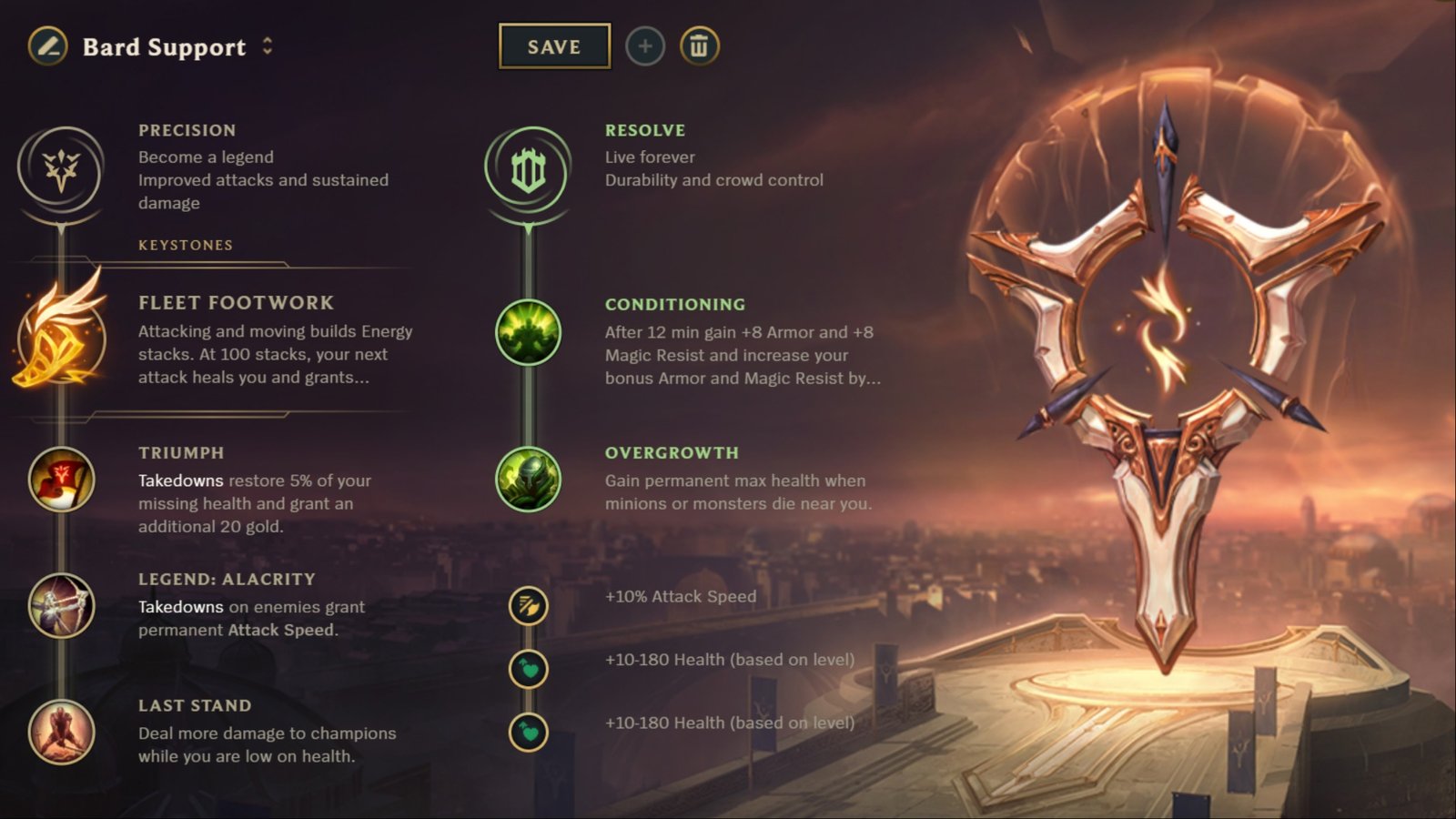This screenshot has width=1456, height=819.
Task: Click the SAVE button
Action: pyautogui.click(x=553, y=47)
